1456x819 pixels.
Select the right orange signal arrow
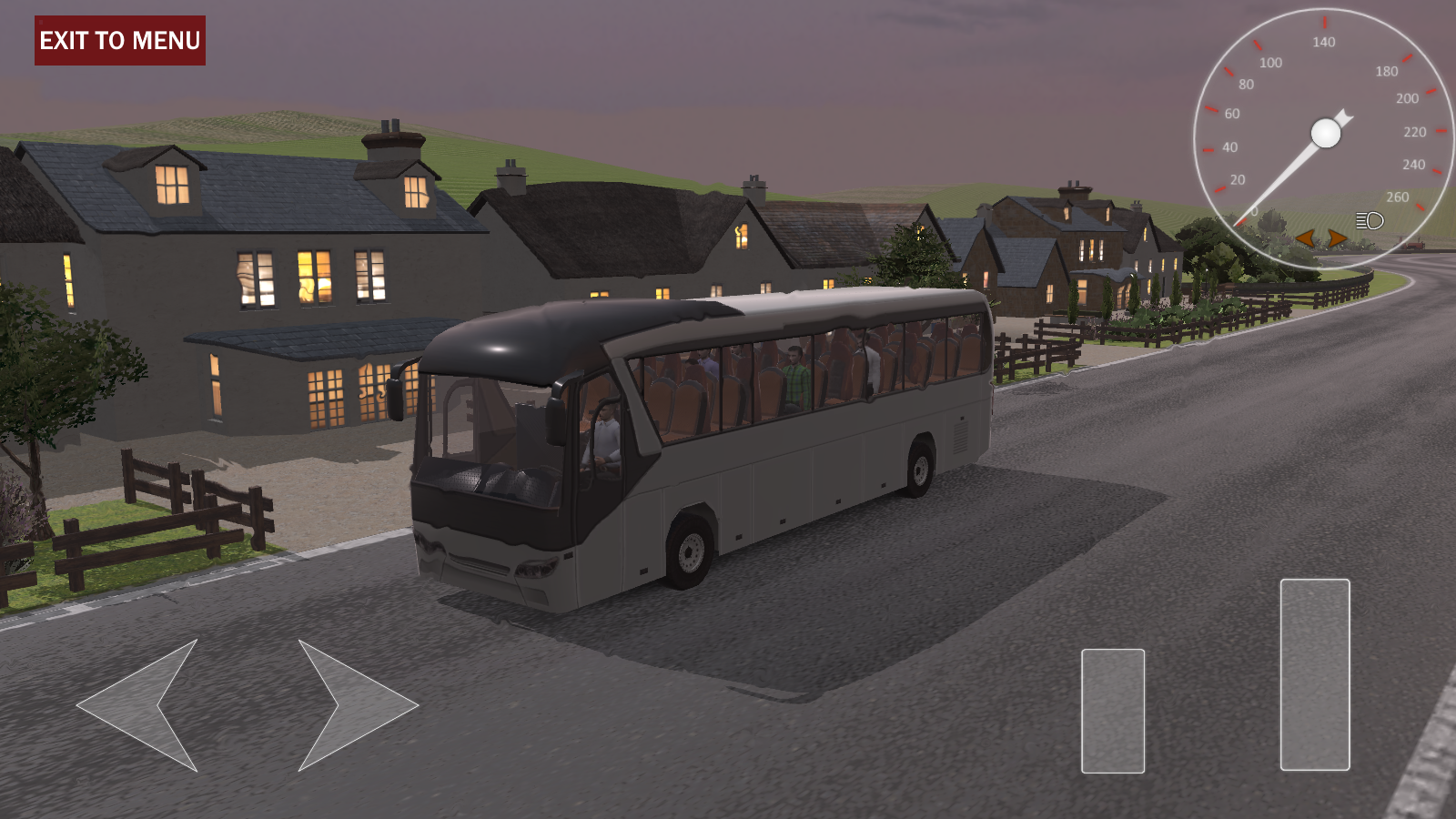[x=1338, y=238]
